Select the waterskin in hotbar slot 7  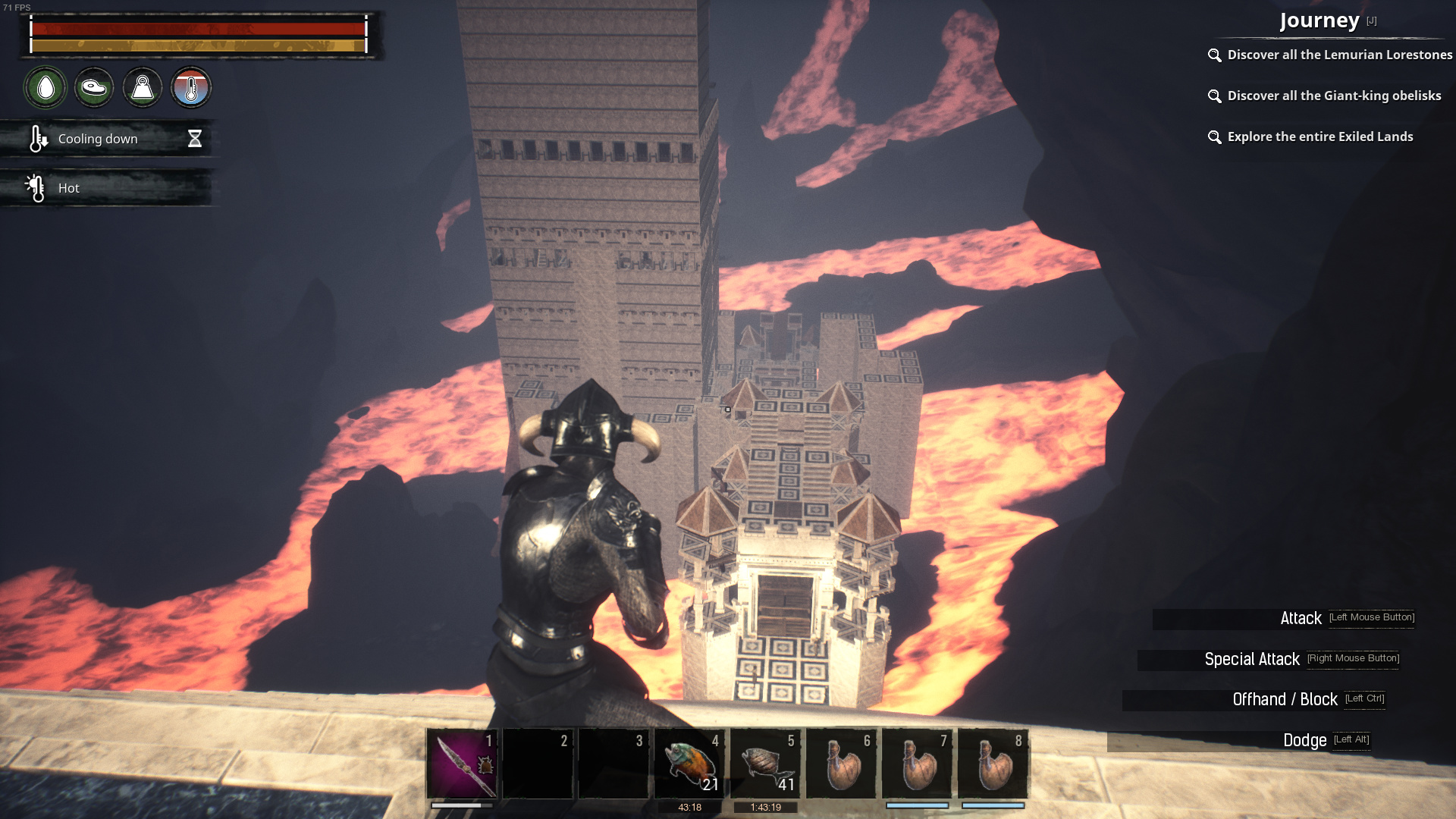(917, 764)
